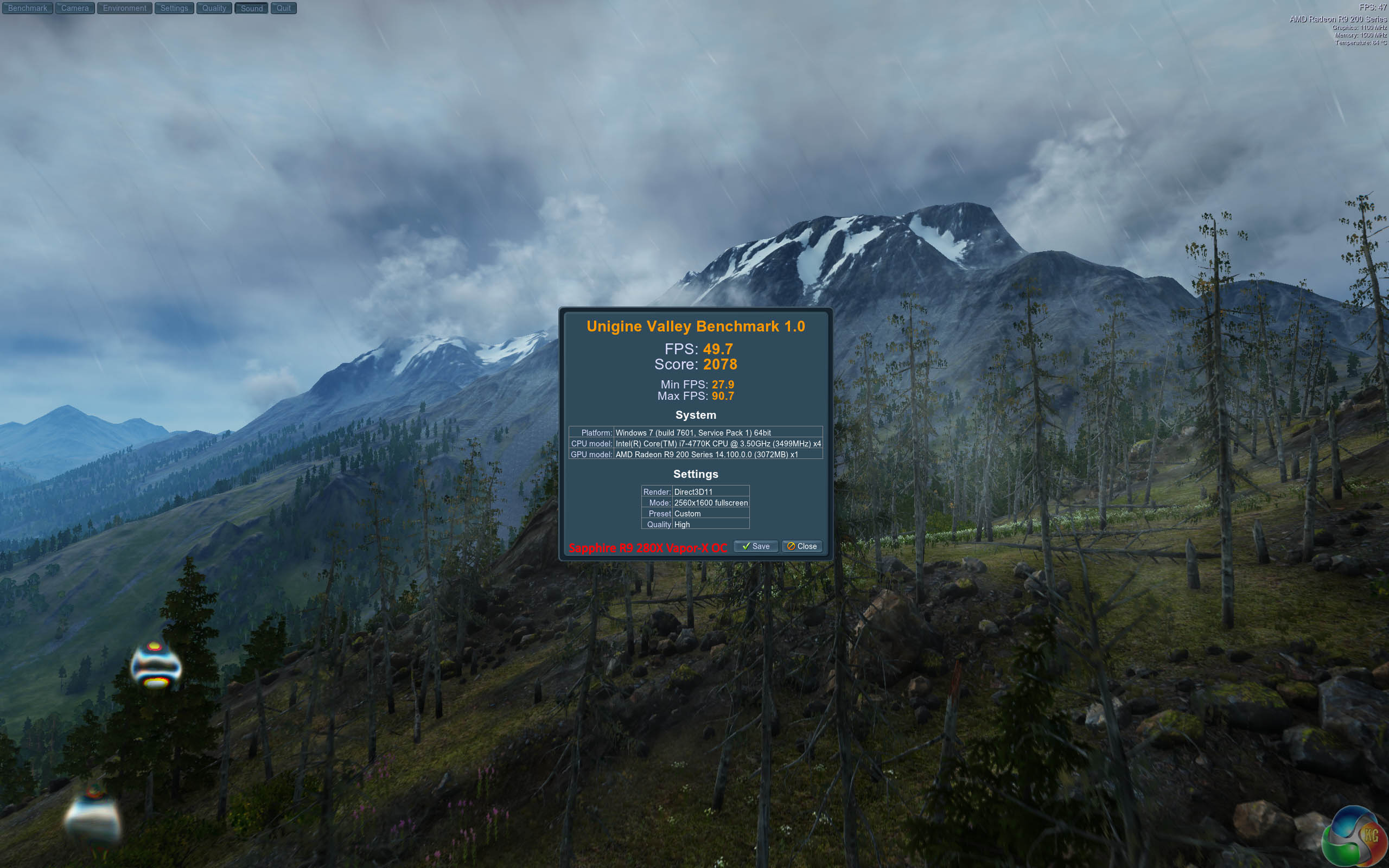
Task: Open the Settings menu
Action: click(174, 8)
